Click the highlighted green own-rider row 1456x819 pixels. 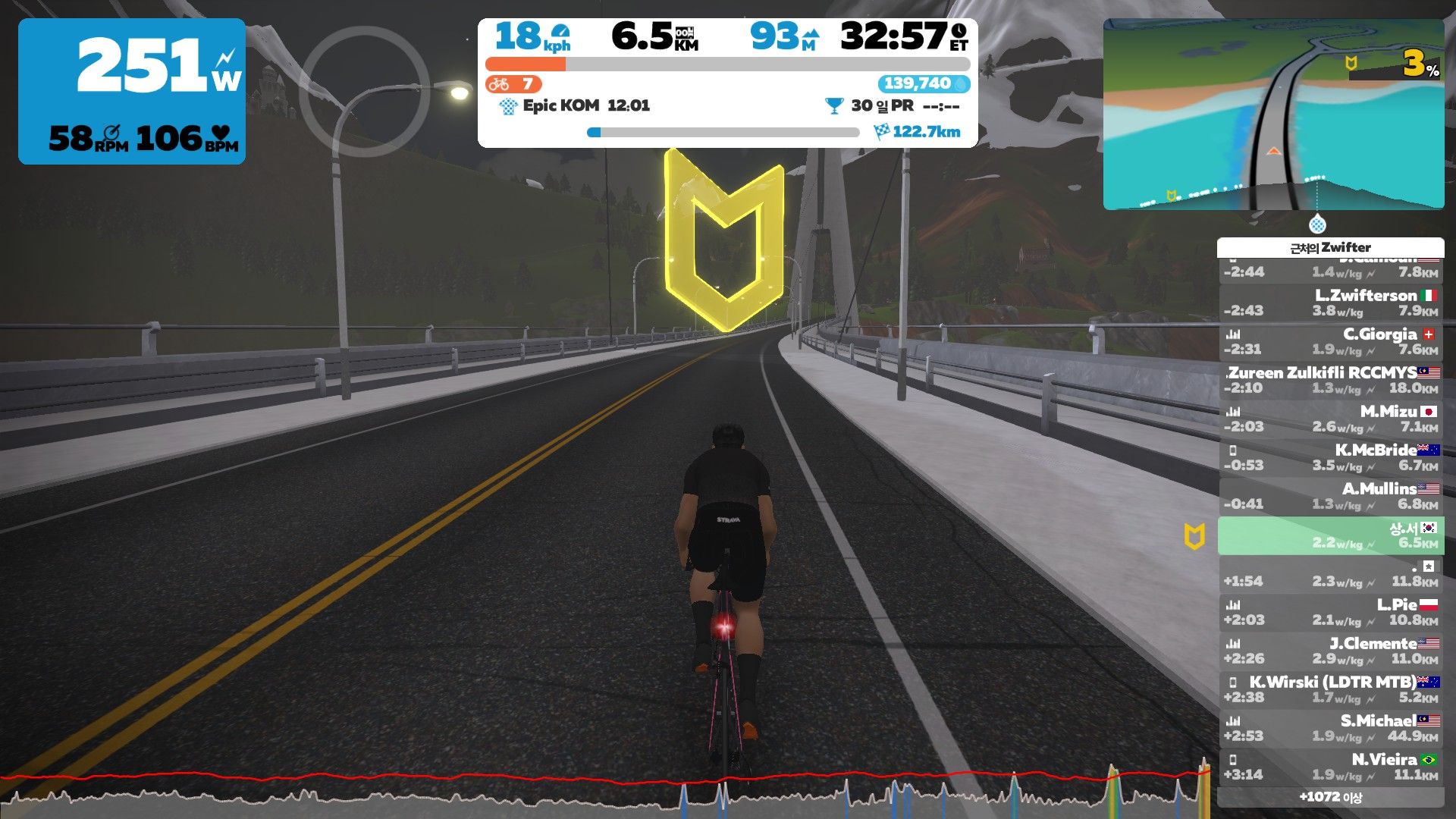pos(1331,535)
